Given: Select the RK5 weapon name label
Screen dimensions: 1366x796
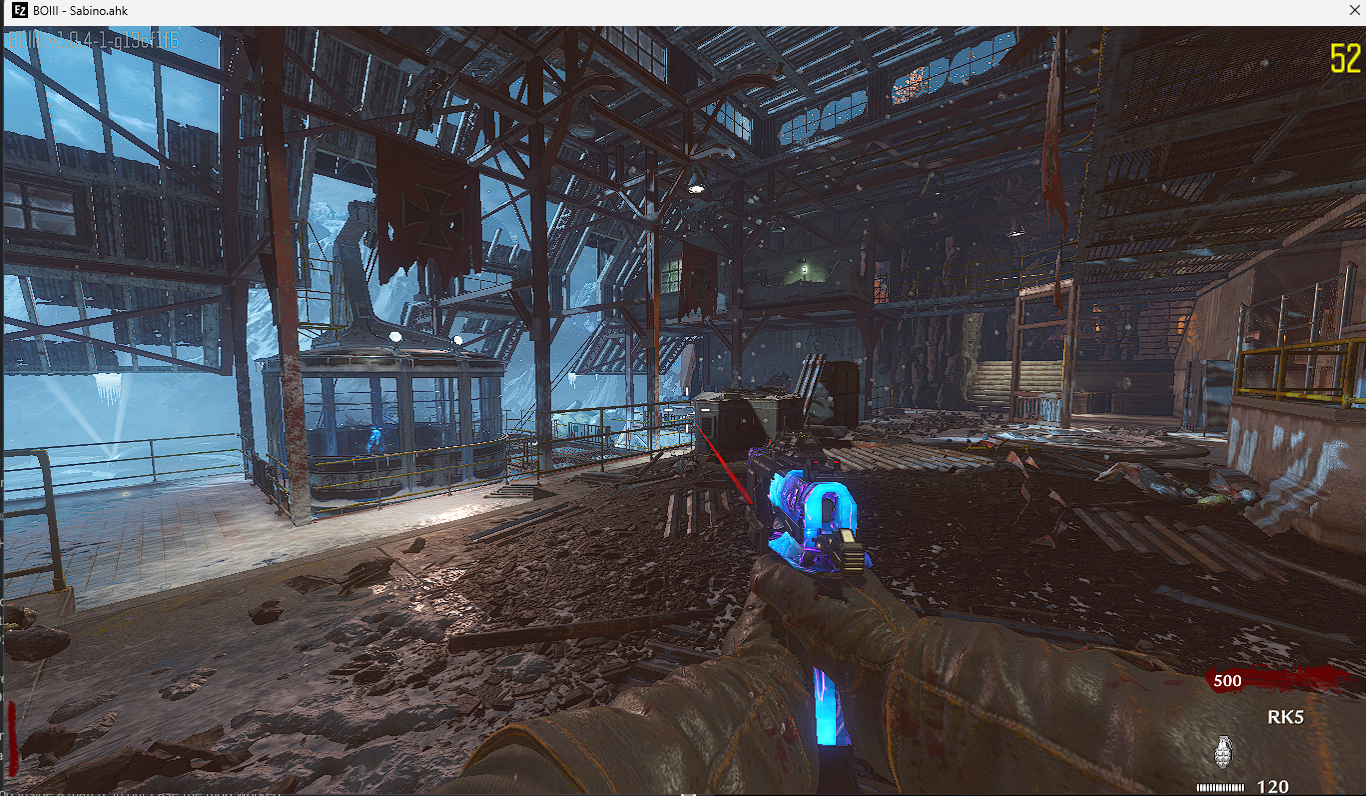Looking at the screenshot, I should point(1285,717).
